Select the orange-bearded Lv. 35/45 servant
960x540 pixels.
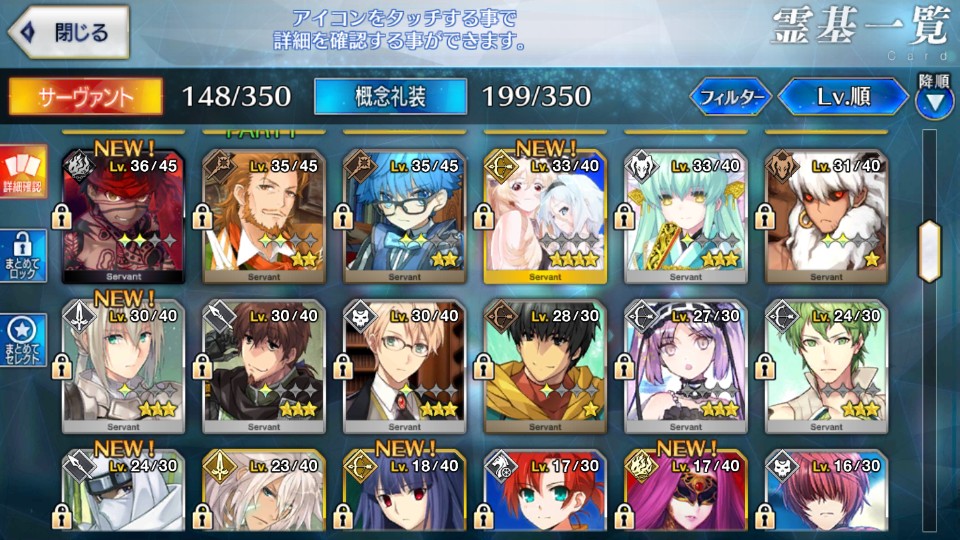click(x=264, y=214)
